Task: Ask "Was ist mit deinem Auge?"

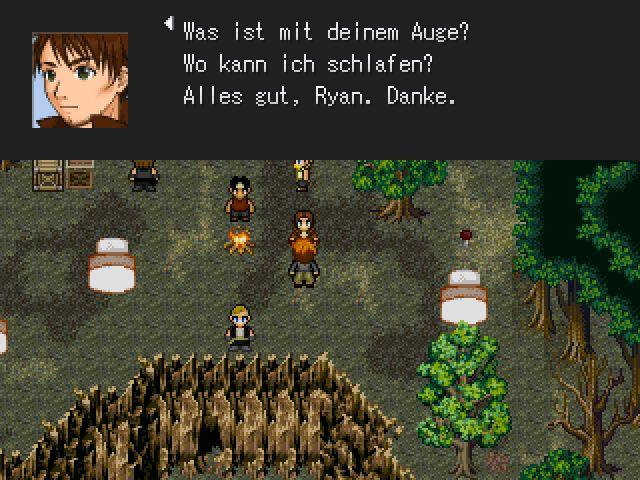Action: coord(326,32)
